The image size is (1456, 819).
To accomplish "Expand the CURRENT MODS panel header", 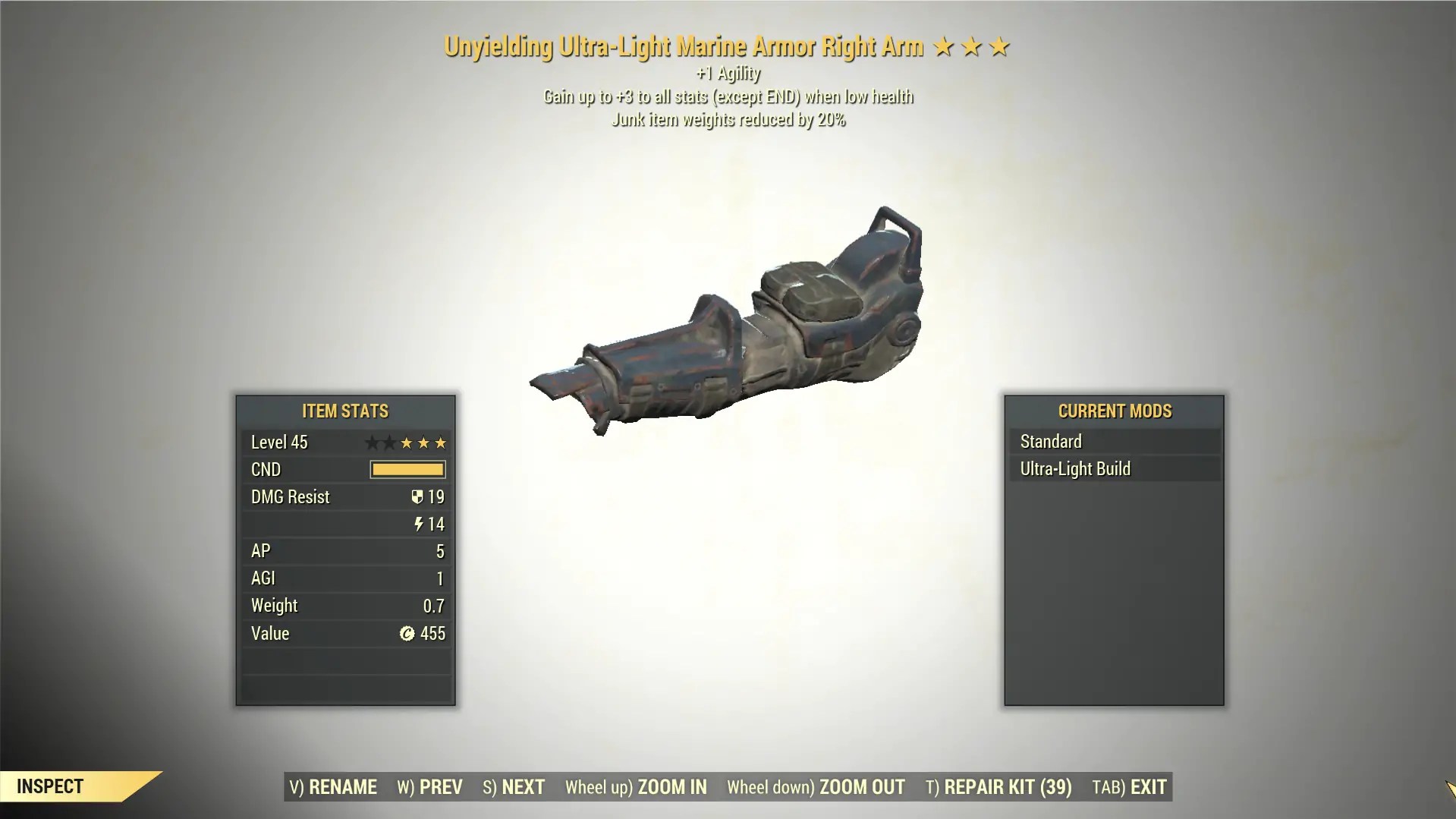I will coord(1114,411).
